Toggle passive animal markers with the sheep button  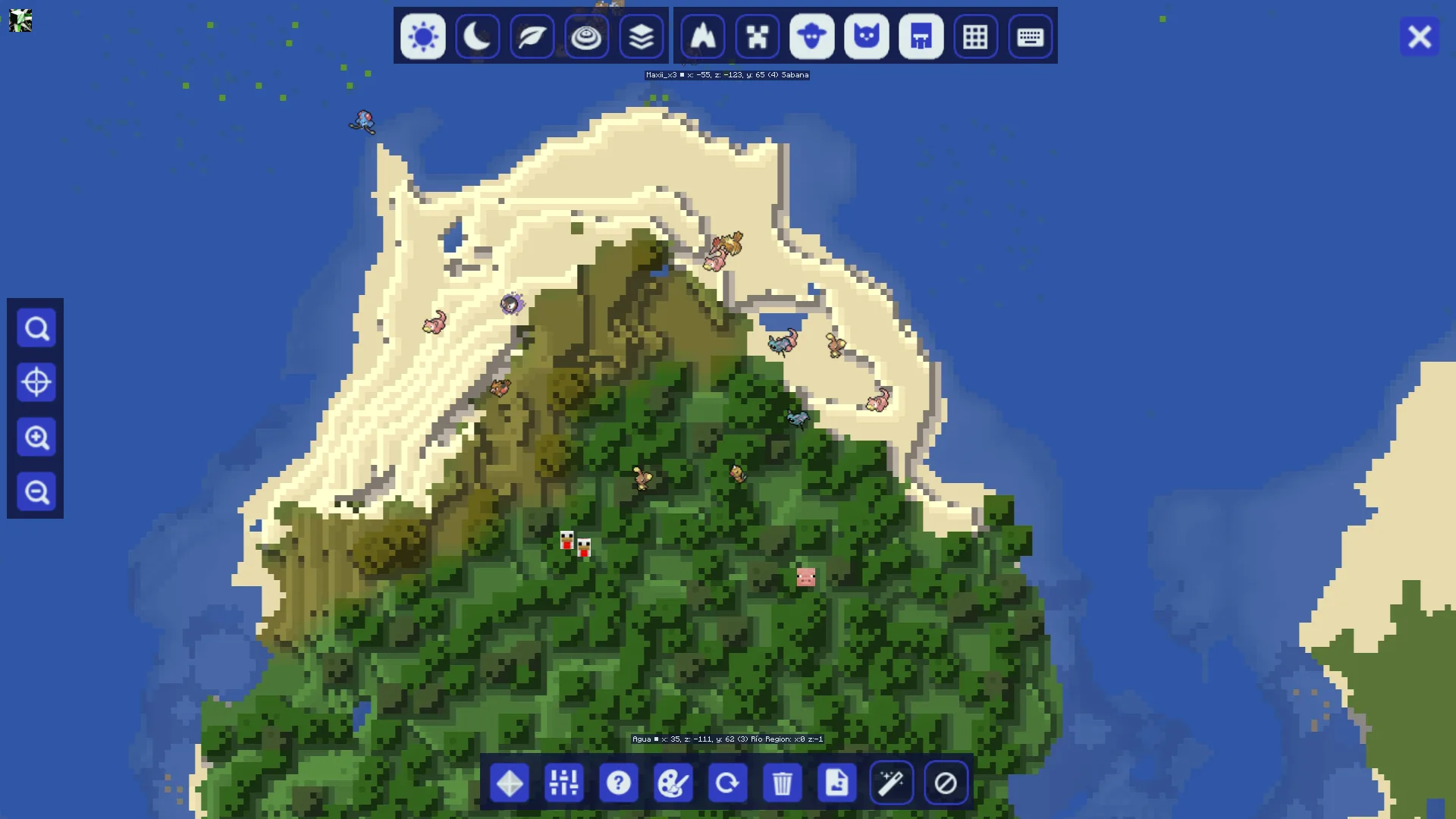tap(812, 36)
